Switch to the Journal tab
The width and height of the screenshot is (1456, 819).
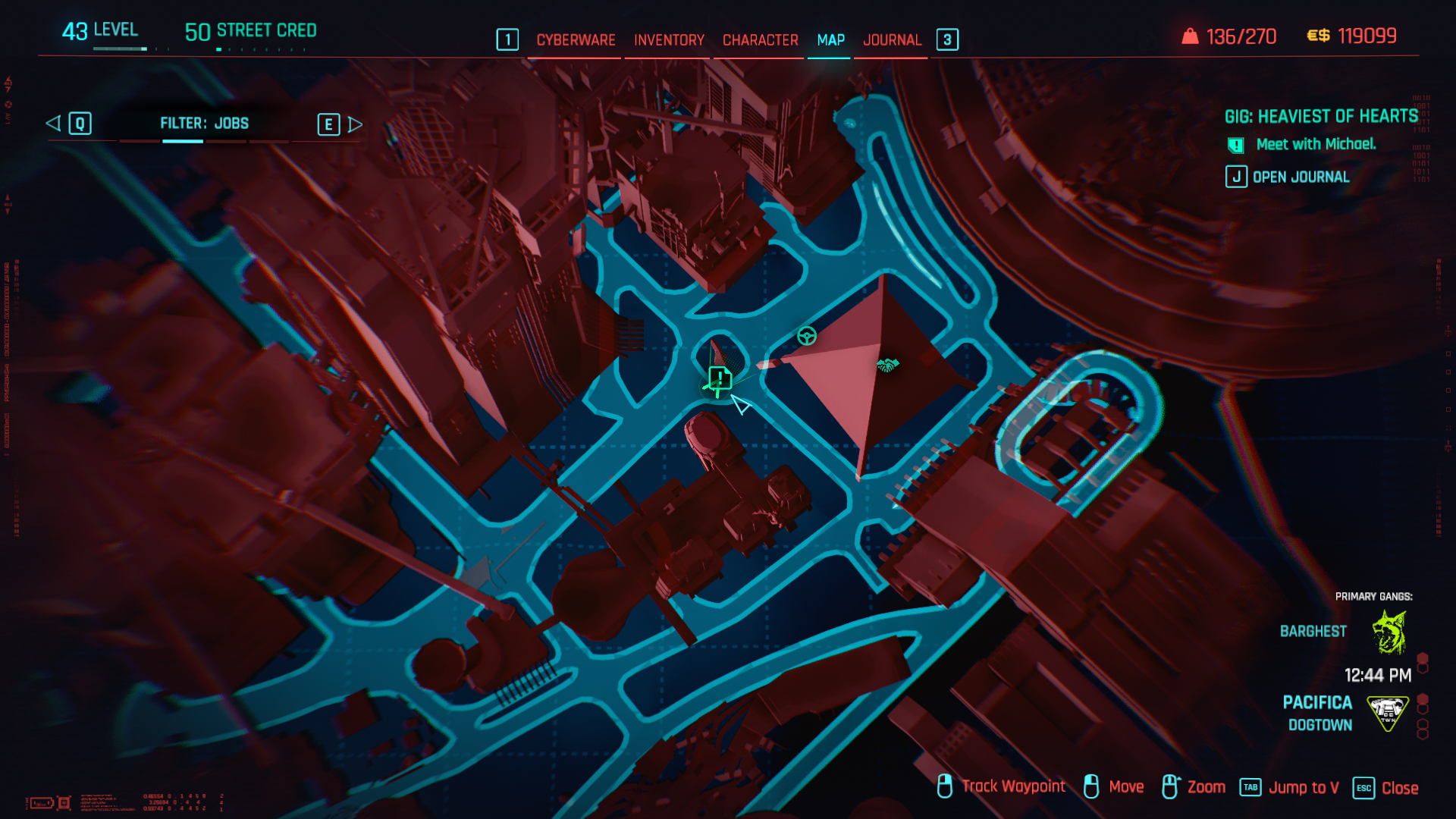893,40
